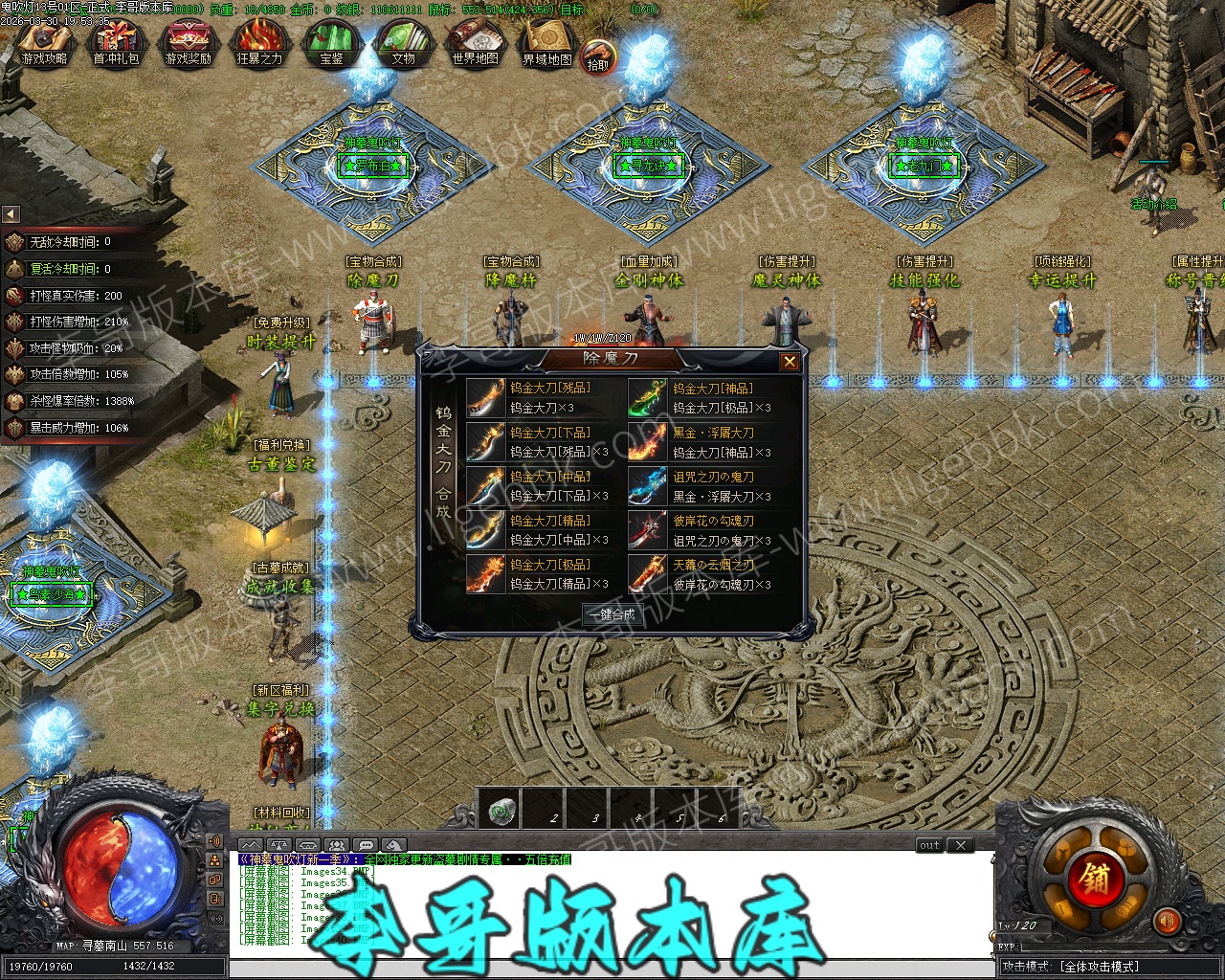Screen dimensions: 1225x980
Task: Choose the 天幕の云烟之刃 recipe icon
Action: [648, 574]
